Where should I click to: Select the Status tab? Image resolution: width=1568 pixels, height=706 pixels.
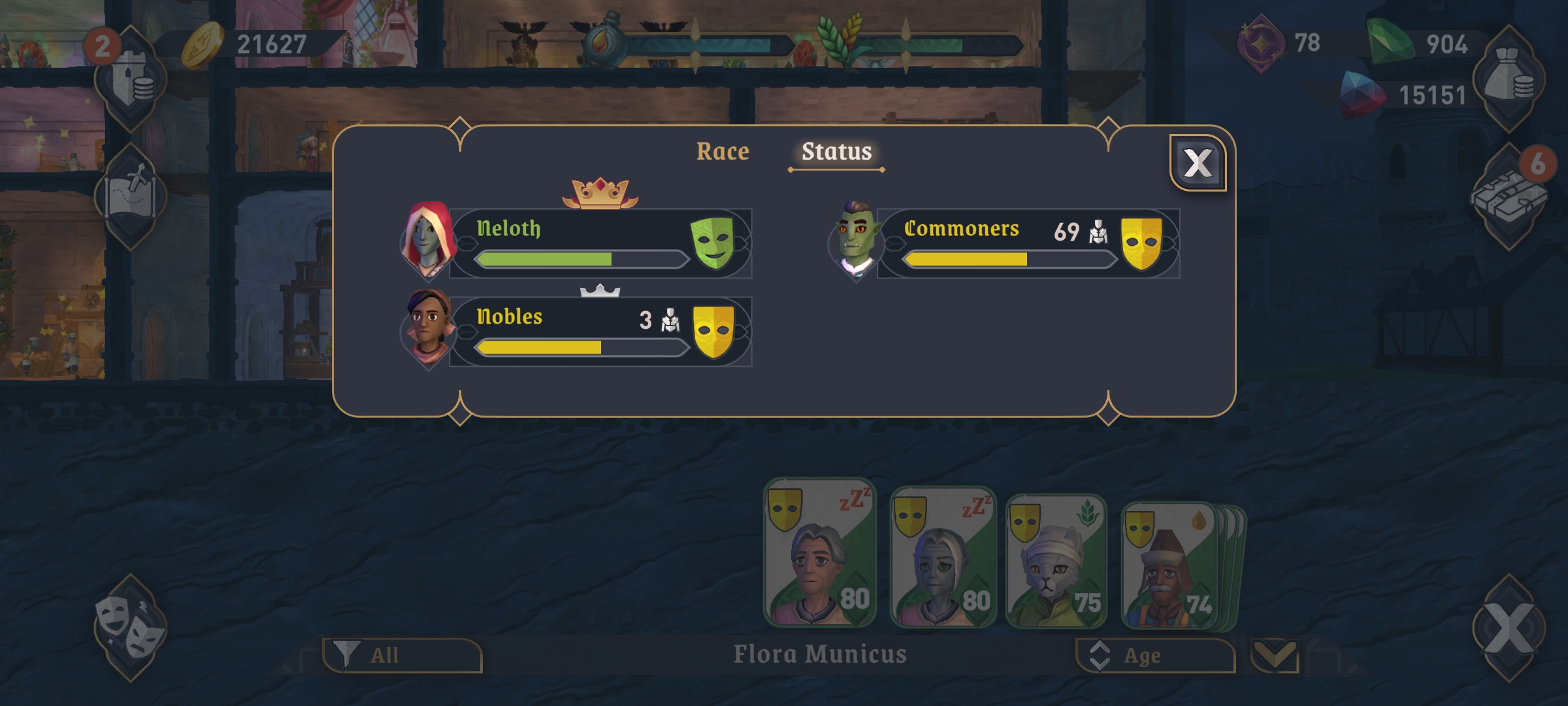[836, 152]
